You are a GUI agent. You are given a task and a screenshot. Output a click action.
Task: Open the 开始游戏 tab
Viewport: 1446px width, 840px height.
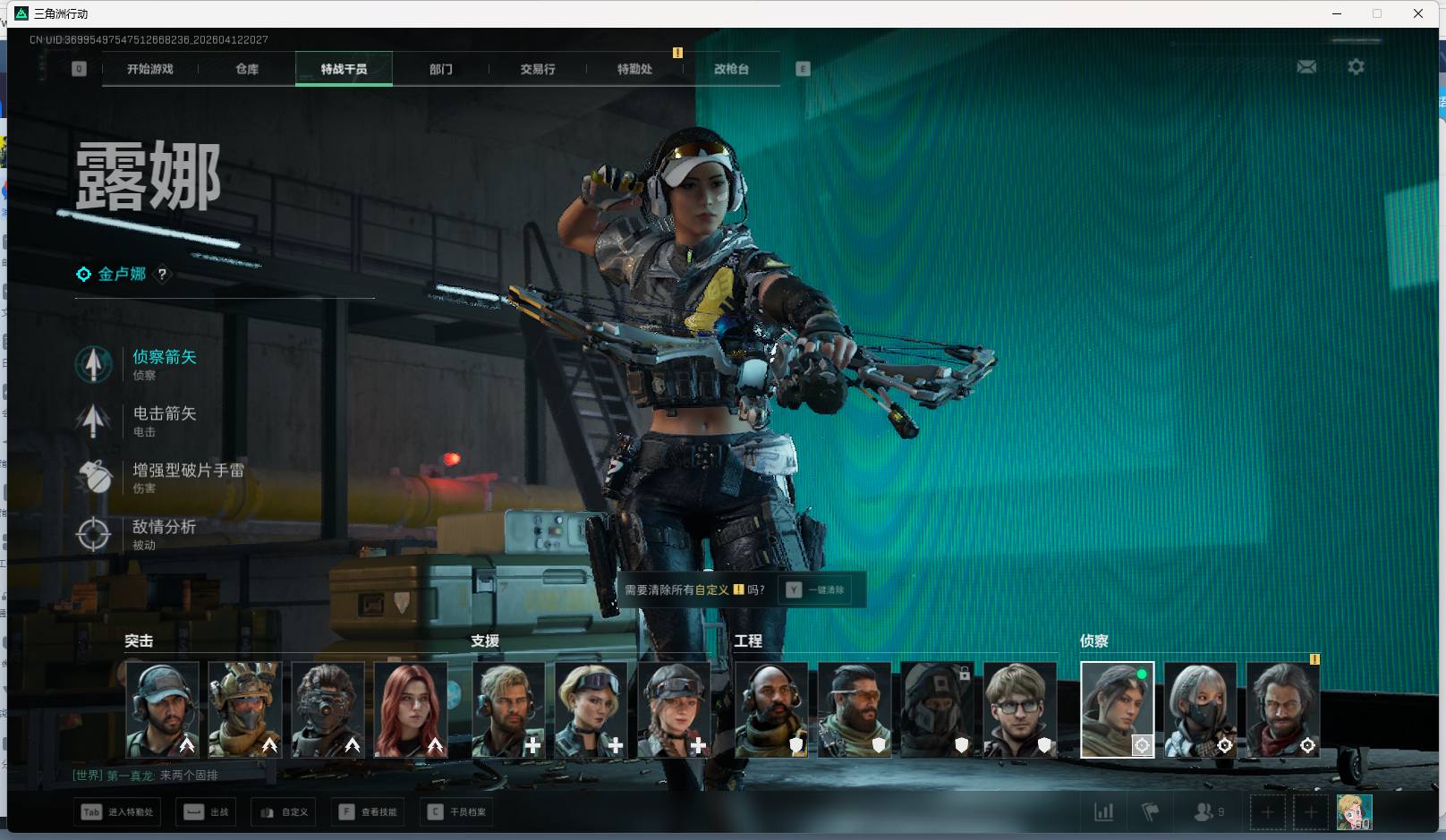point(149,69)
